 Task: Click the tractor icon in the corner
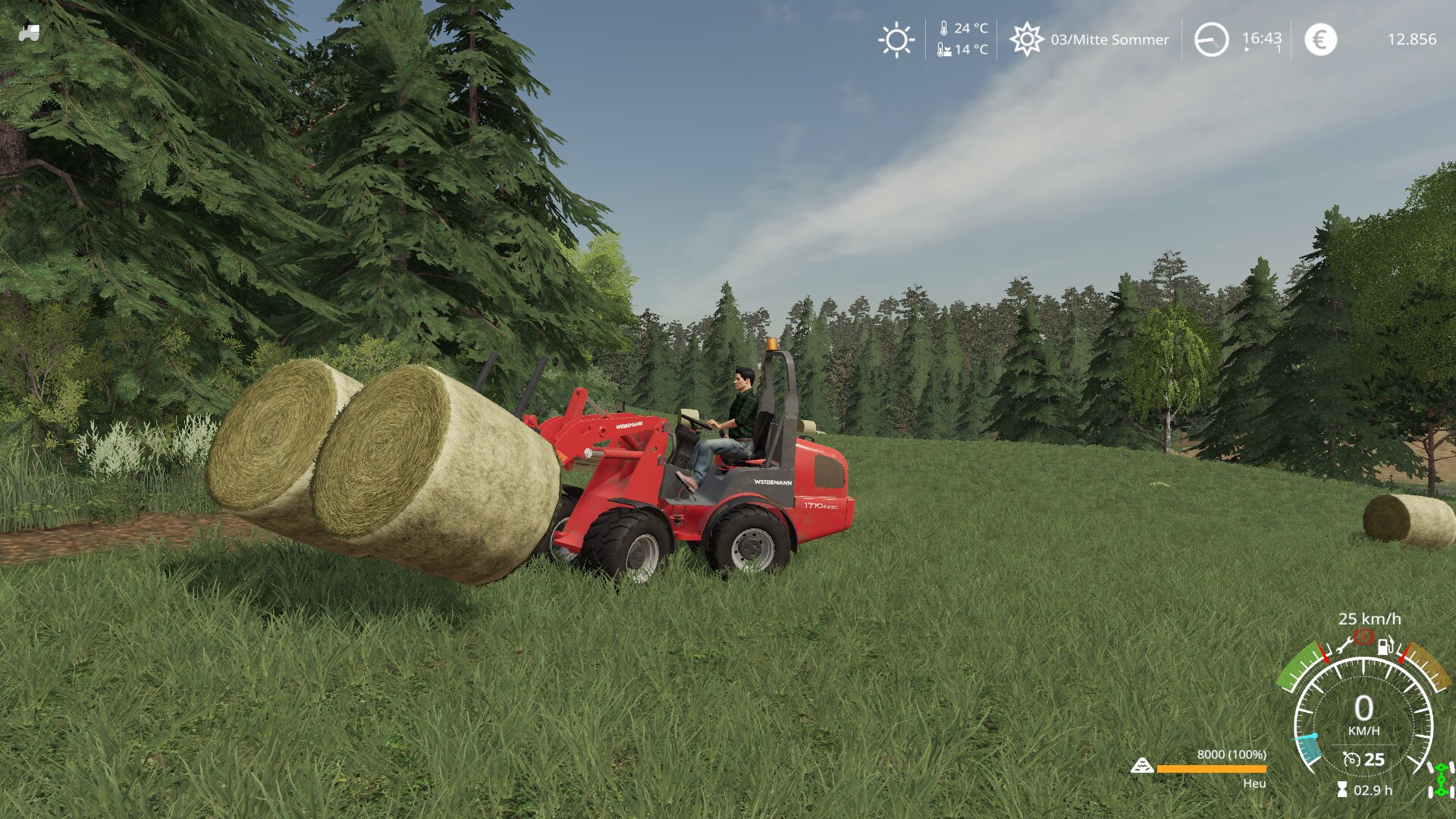[30, 33]
